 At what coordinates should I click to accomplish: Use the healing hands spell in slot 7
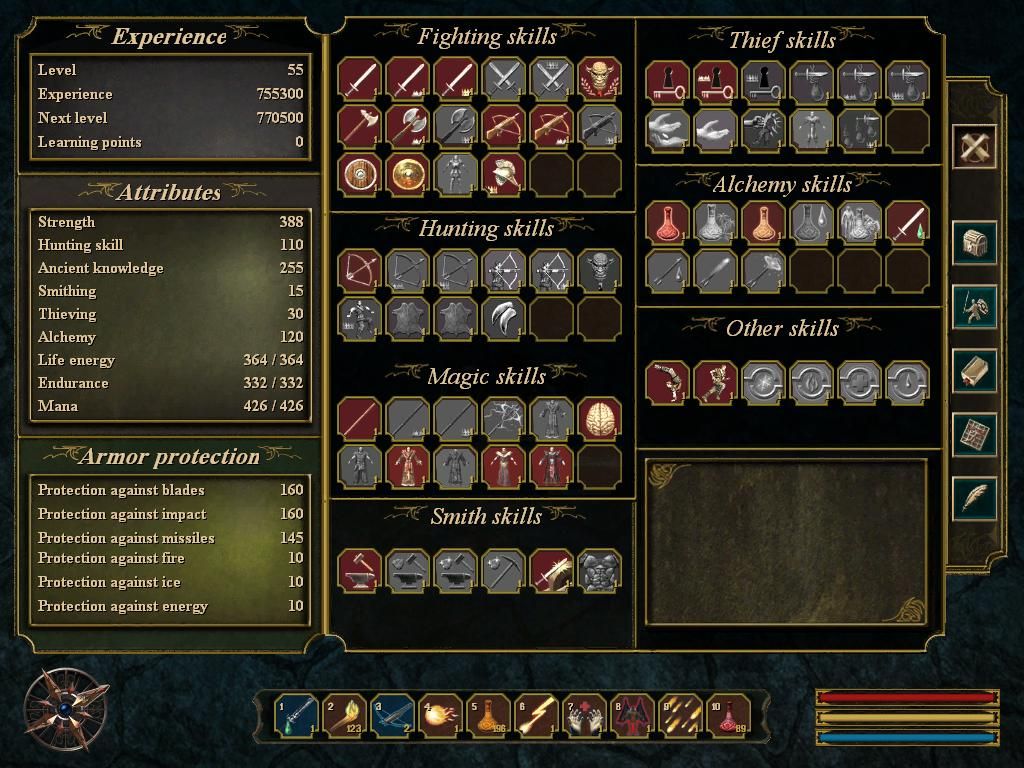click(x=585, y=715)
